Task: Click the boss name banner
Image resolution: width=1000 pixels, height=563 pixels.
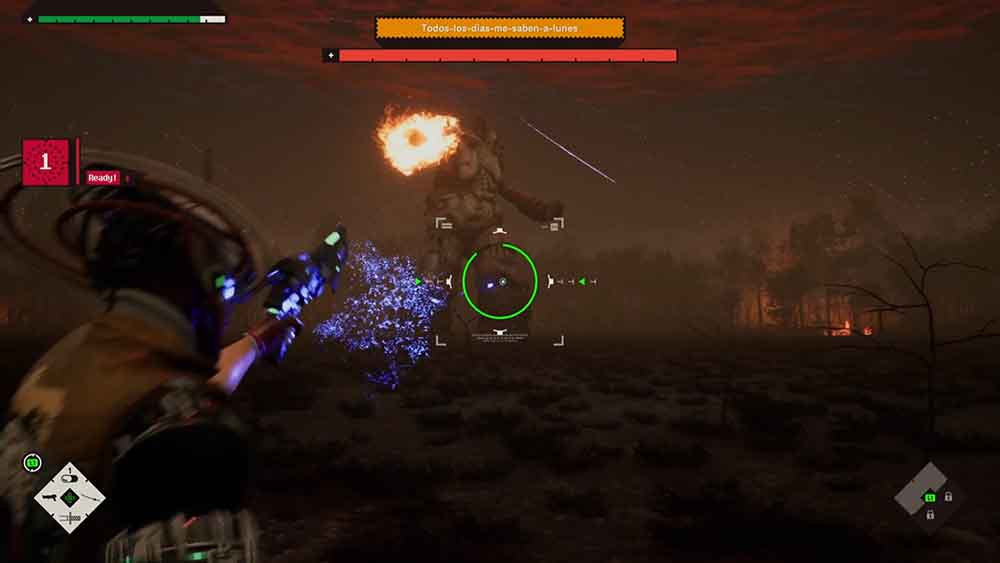Action: pyautogui.click(x=500, y=29)
